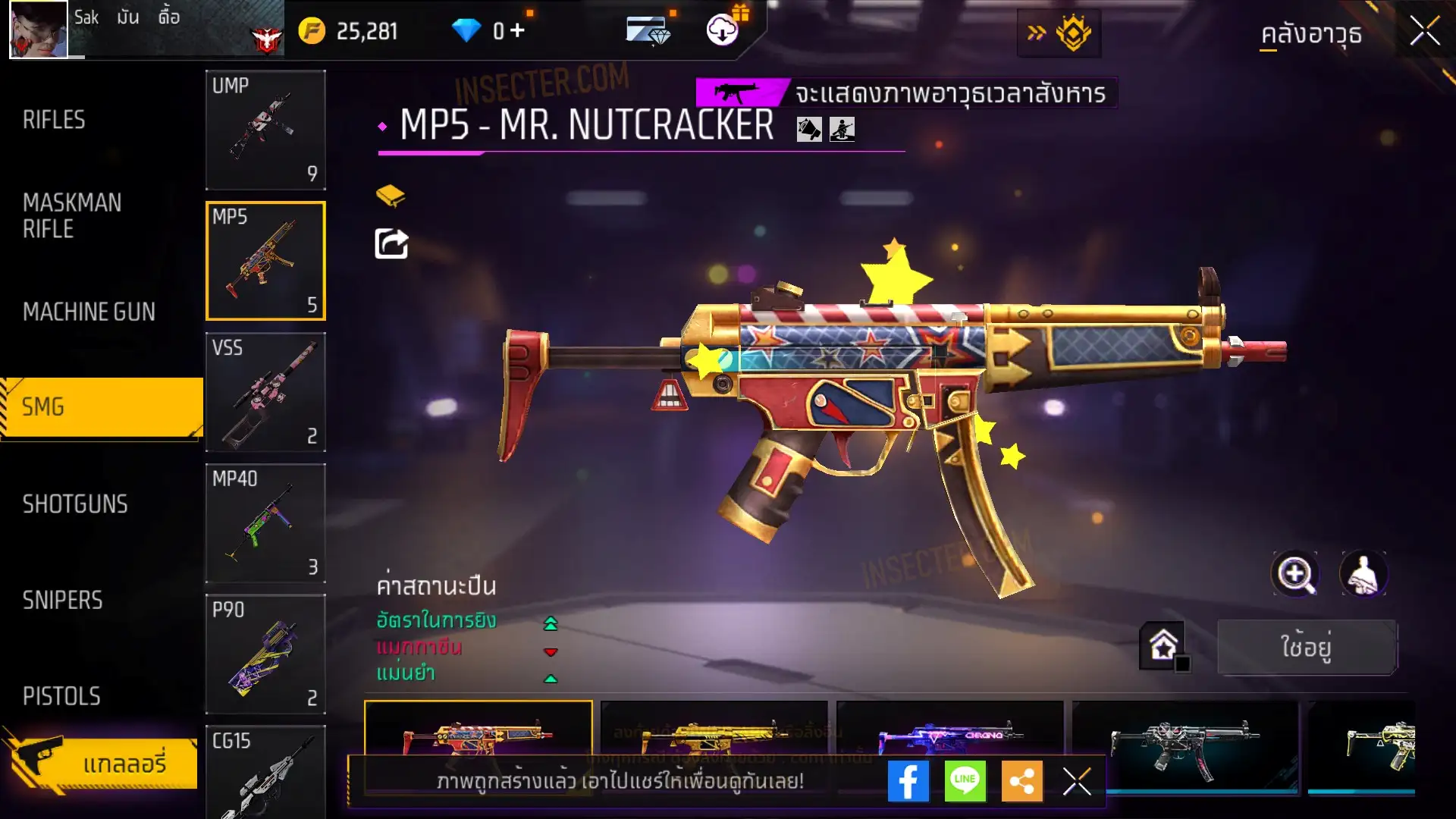Screen dimensions: 1456x819
Task: Share the image via LINE
Action: click(965, 781)
